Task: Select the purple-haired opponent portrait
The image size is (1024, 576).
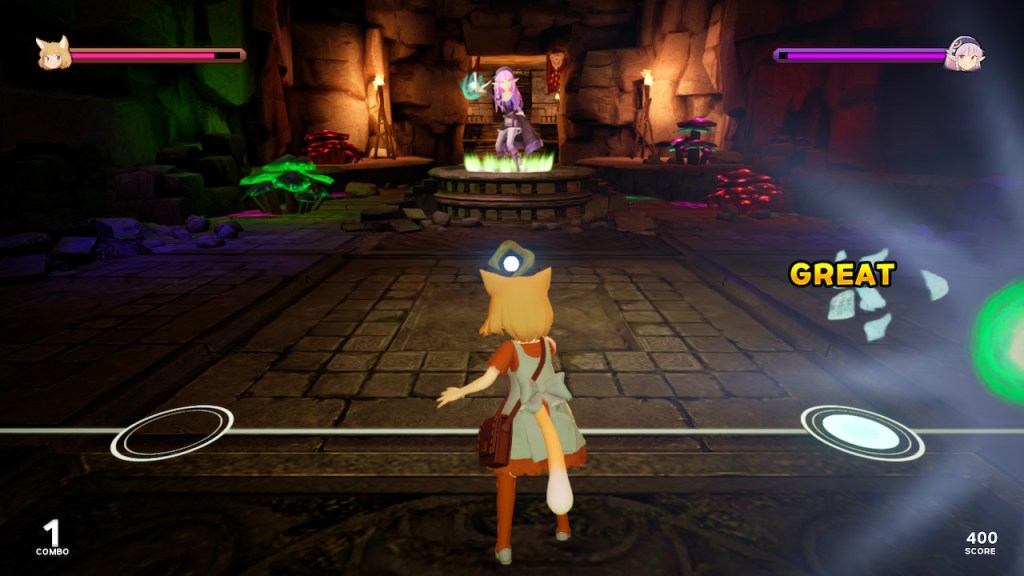Action: pos(965,53)
